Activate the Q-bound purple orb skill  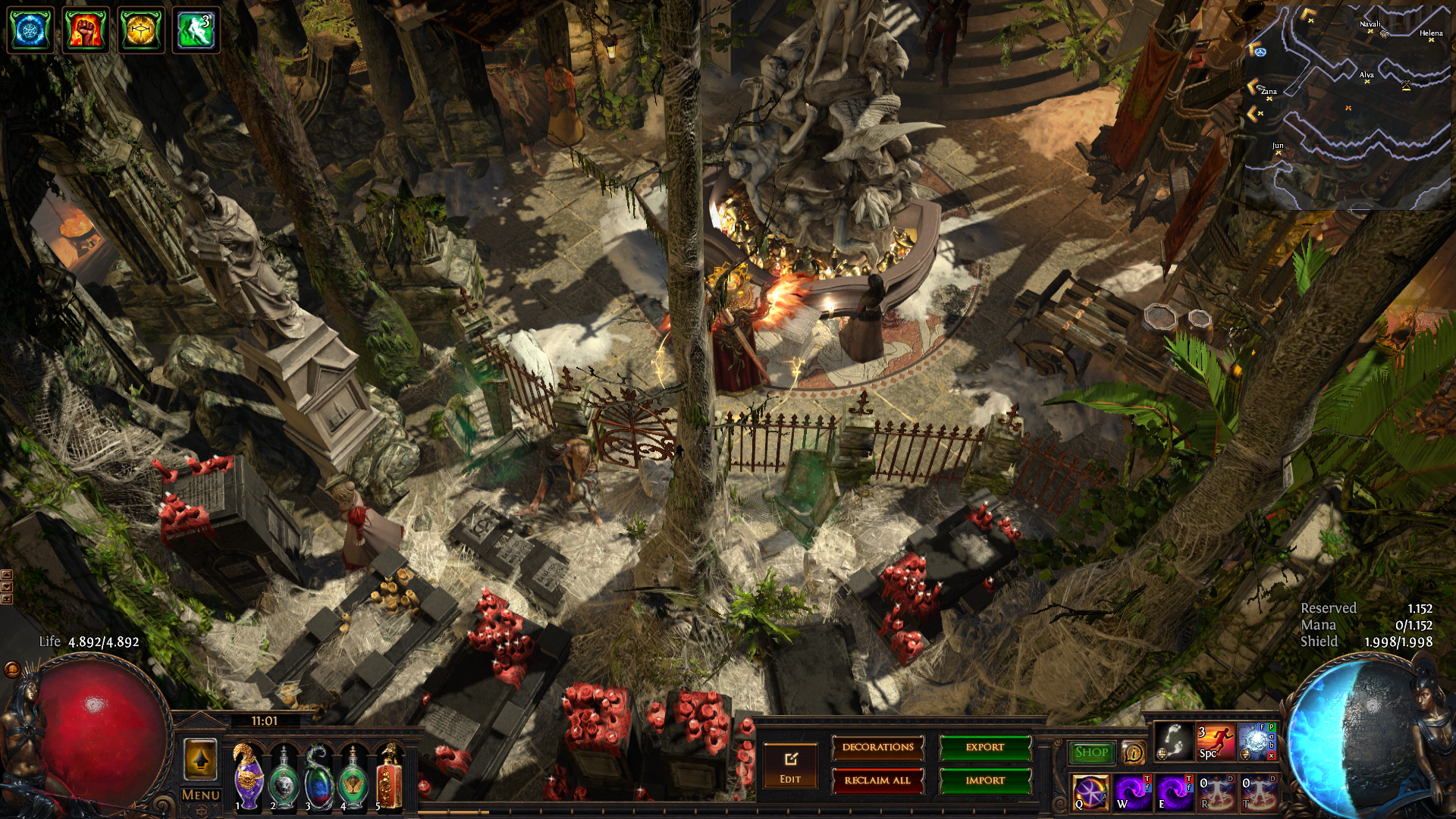click(x=1090, y=792)
